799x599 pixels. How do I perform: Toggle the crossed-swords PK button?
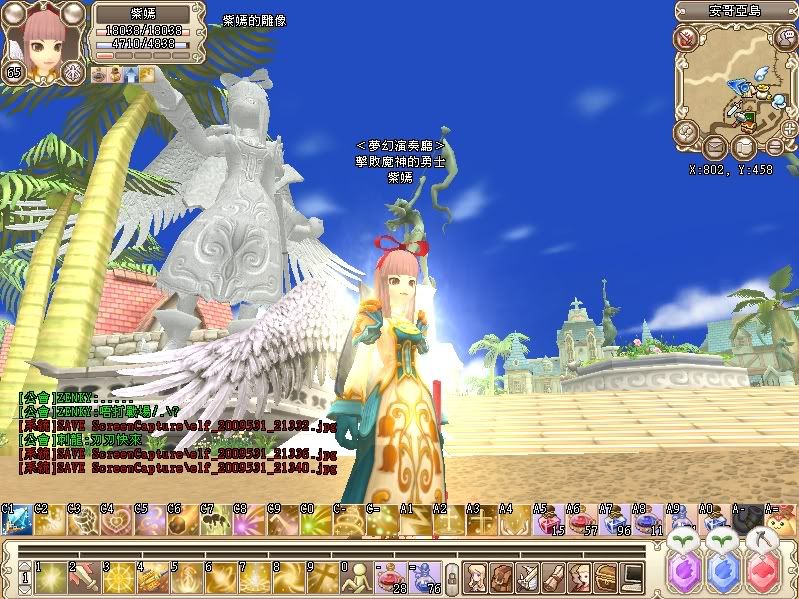685,38
